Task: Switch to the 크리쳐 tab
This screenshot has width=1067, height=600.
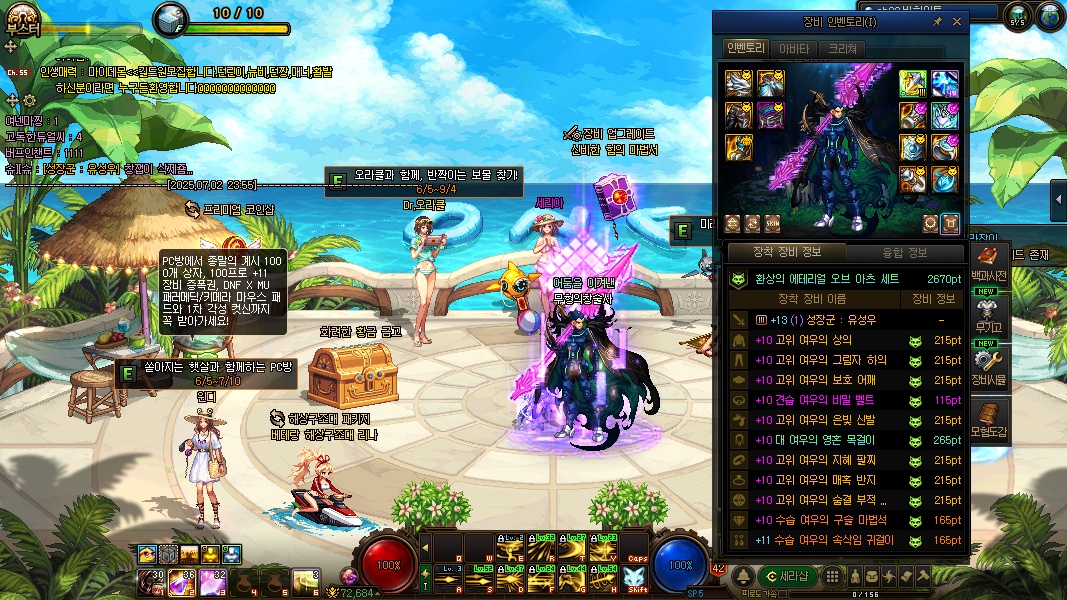Action: (841, 48)
